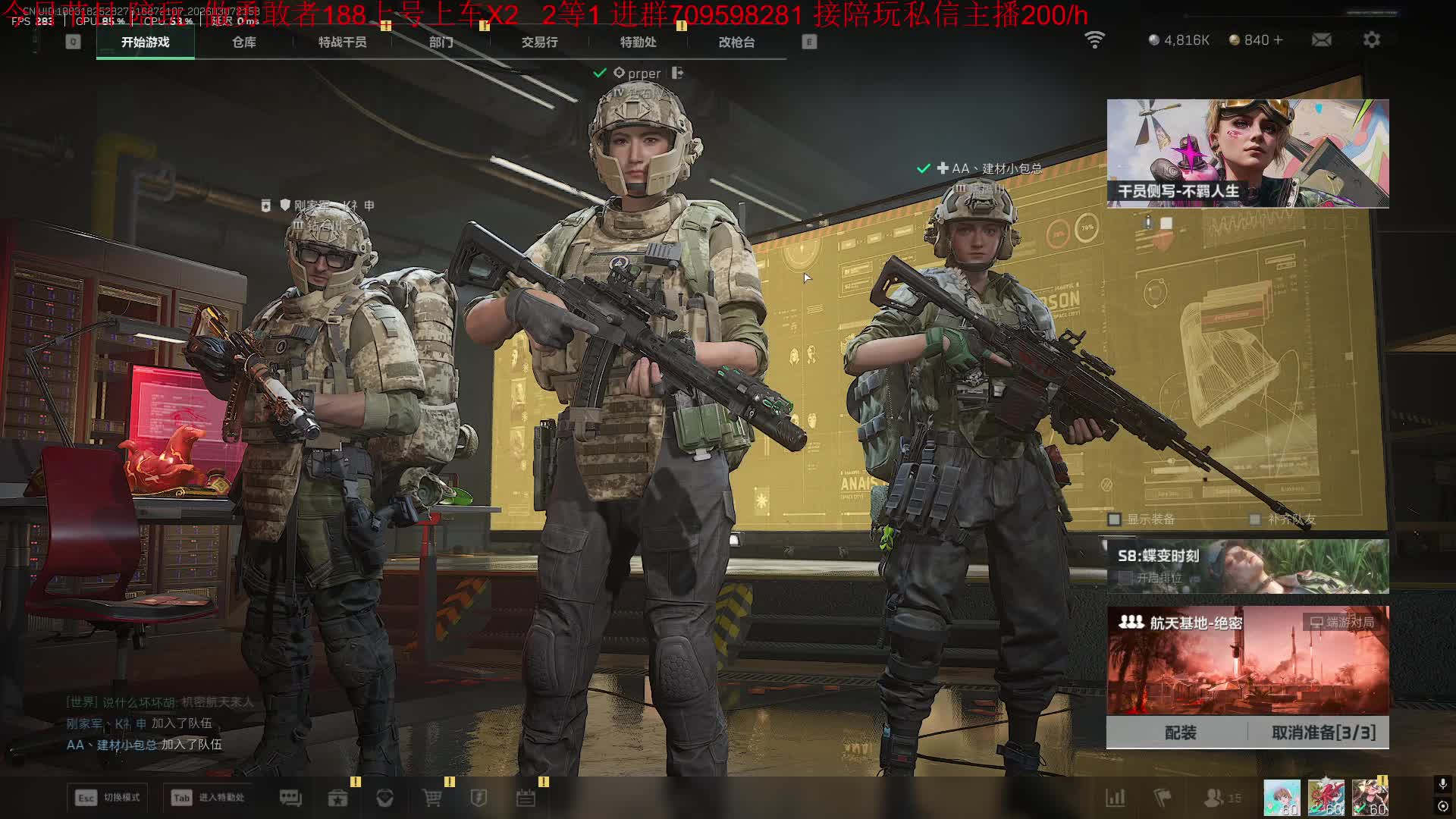
Task: Go to the 交易行 trading tab
Action: click(539, 42)
